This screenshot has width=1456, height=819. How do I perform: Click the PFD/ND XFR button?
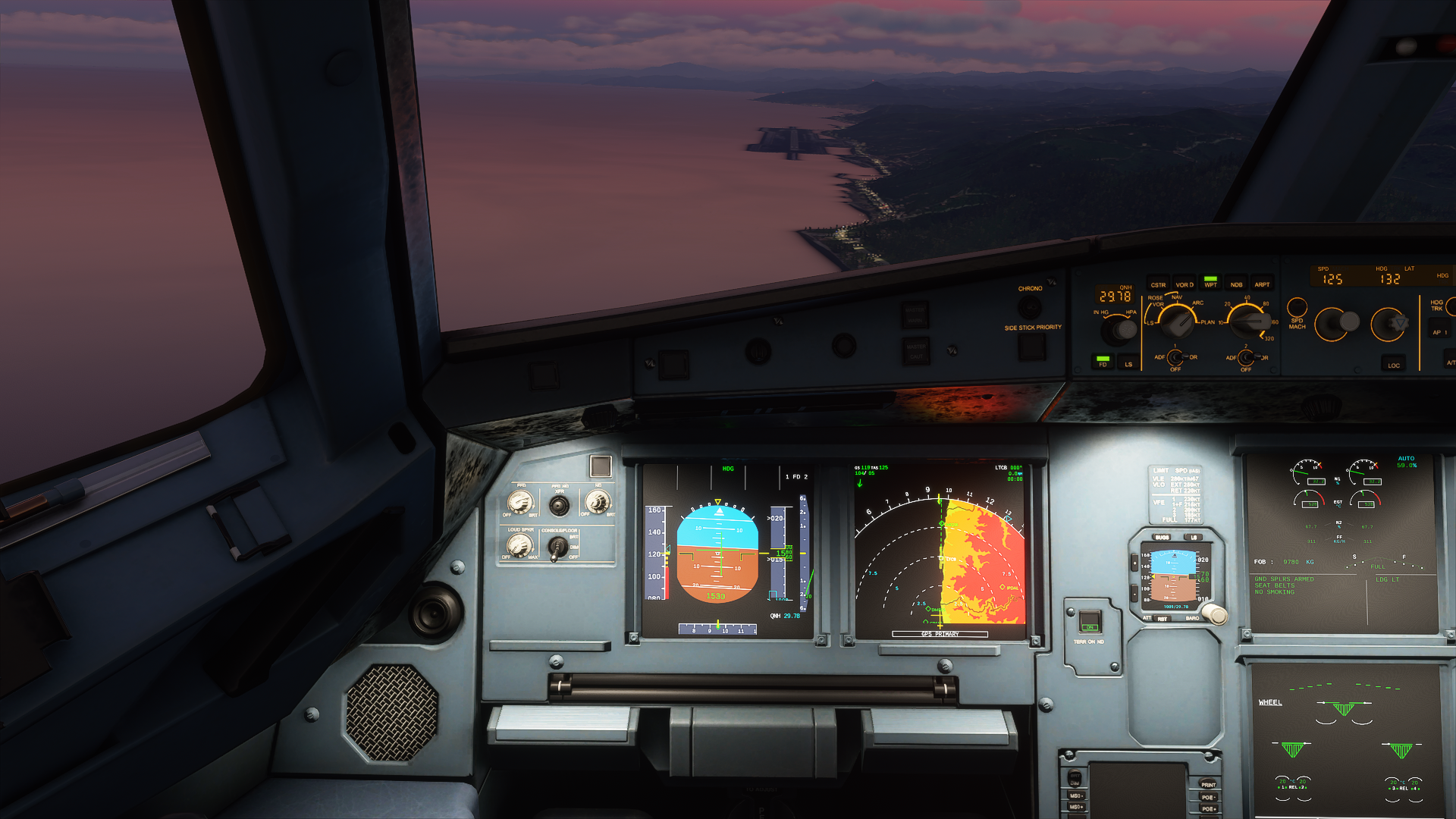point(559,504)
